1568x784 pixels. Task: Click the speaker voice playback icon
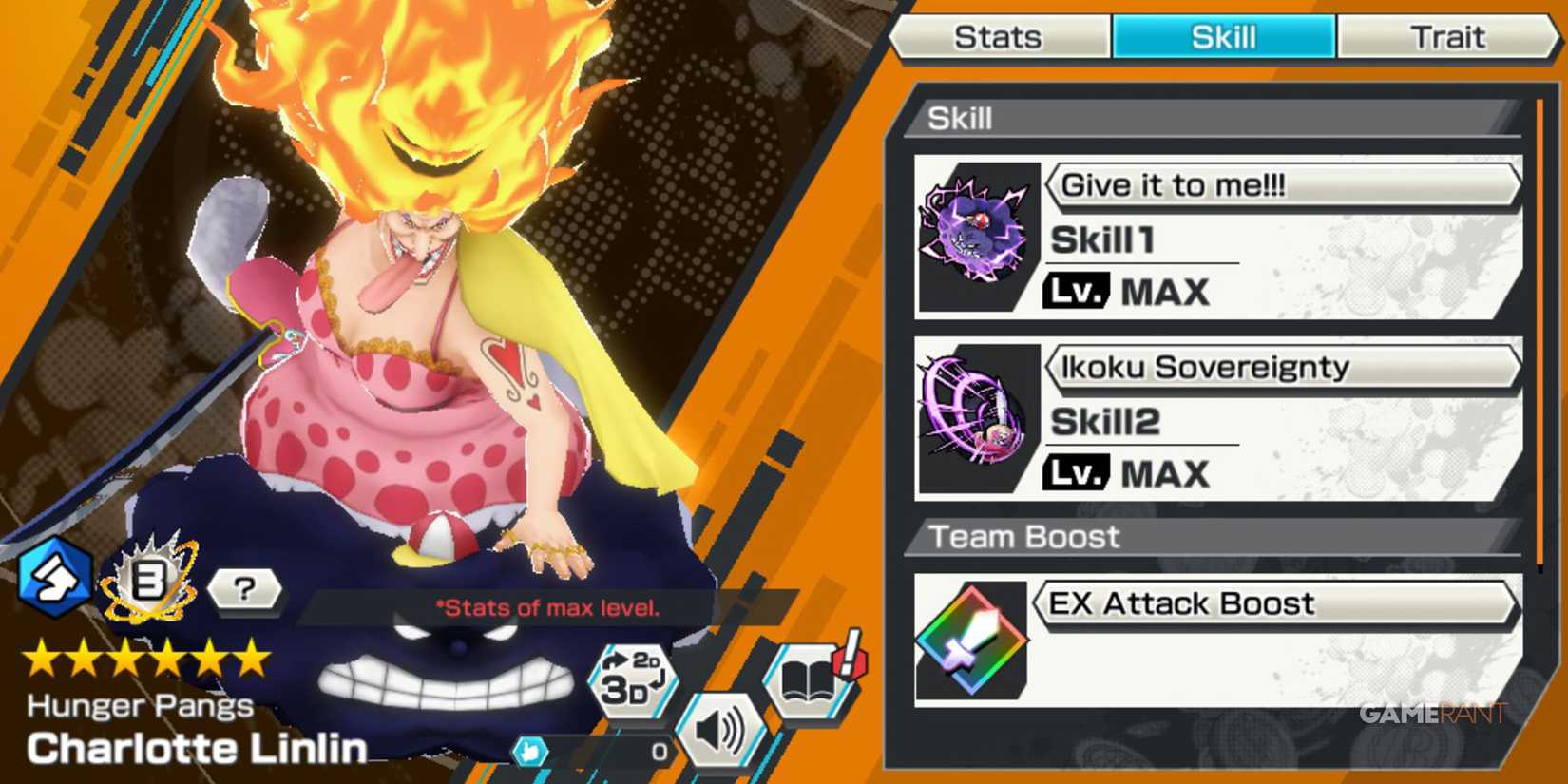[x=722, y=732]
